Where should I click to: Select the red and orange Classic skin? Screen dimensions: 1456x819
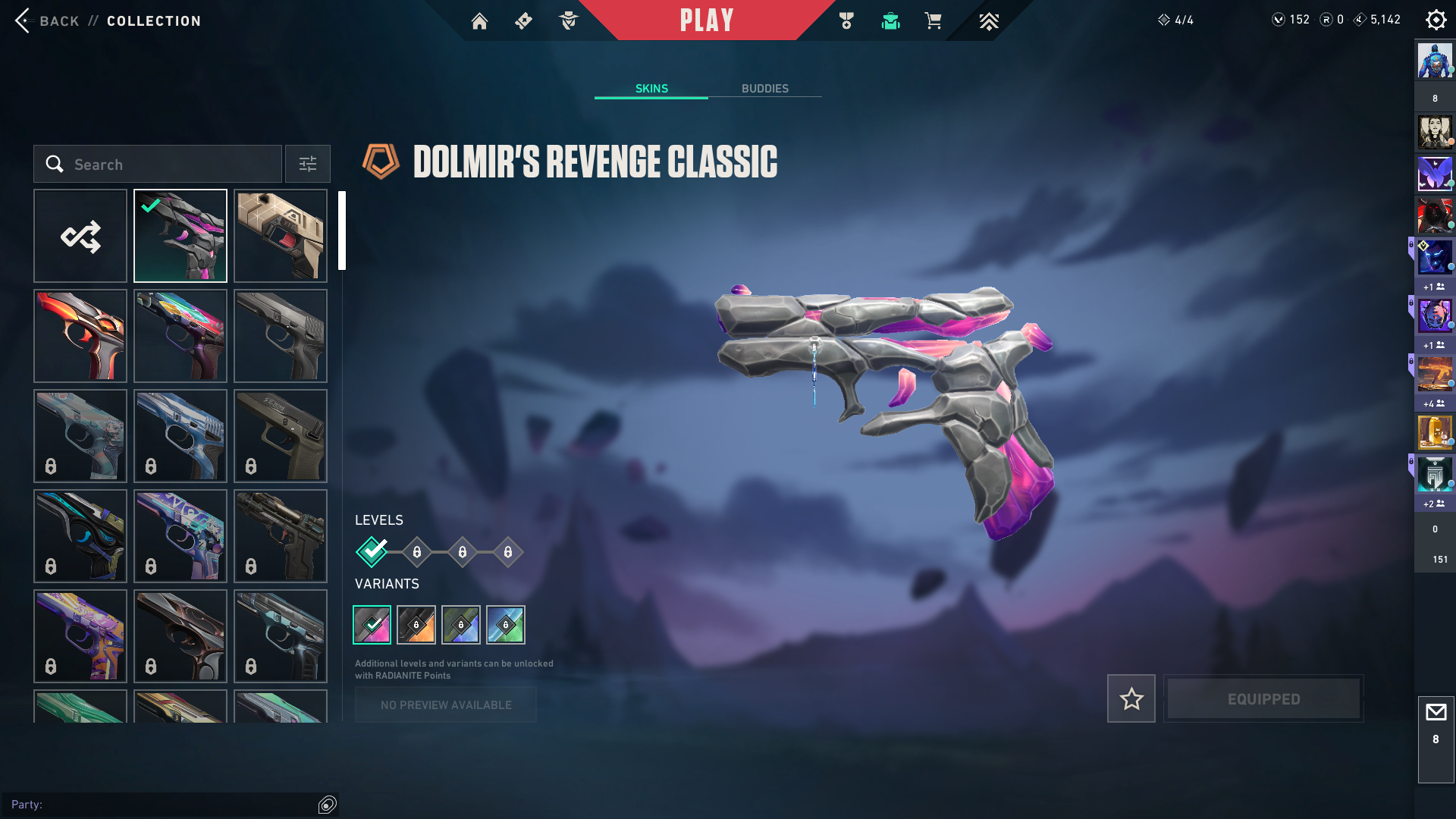click(80, 336)
